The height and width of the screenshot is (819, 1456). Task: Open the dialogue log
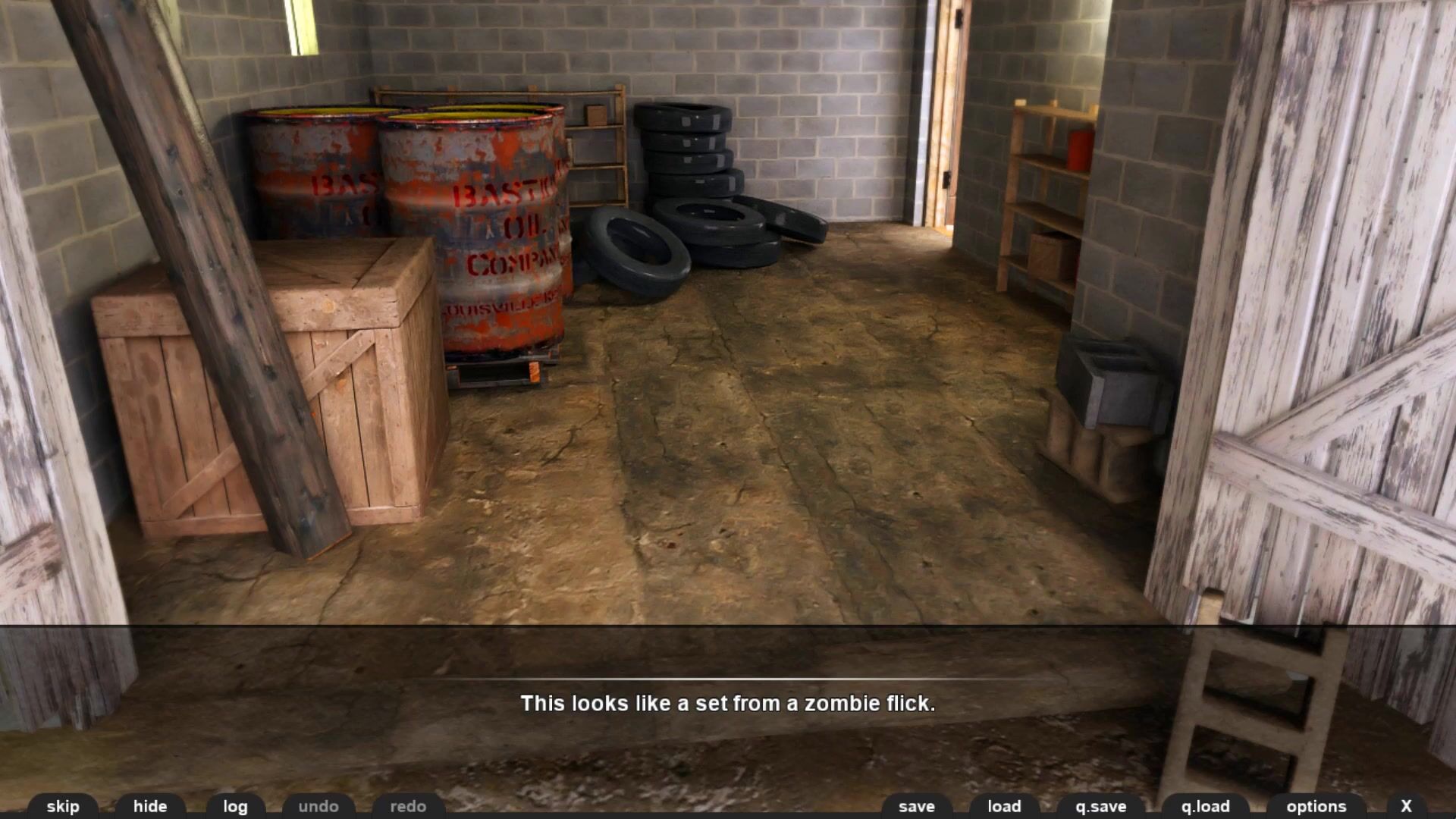coord(235,806)
